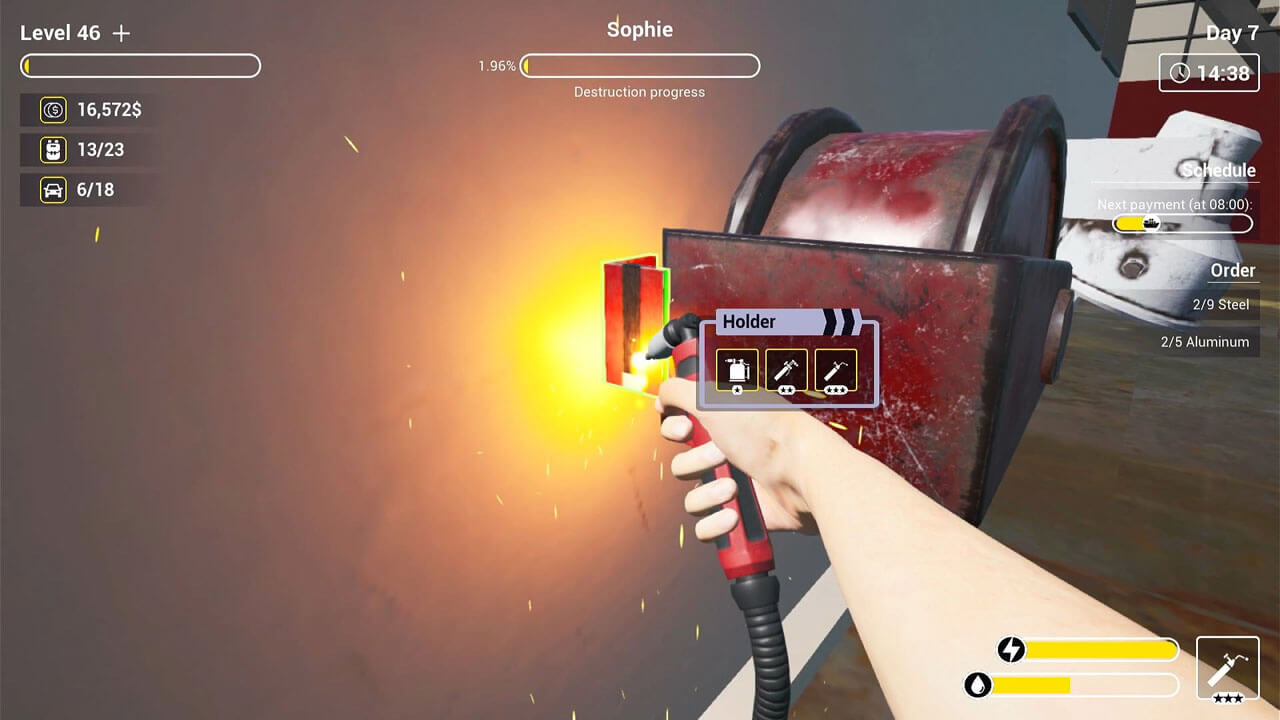Select the 2/5 Aluminum order entry
1280x720 pixels.
pyautogui.click(x=1204, y=342)
